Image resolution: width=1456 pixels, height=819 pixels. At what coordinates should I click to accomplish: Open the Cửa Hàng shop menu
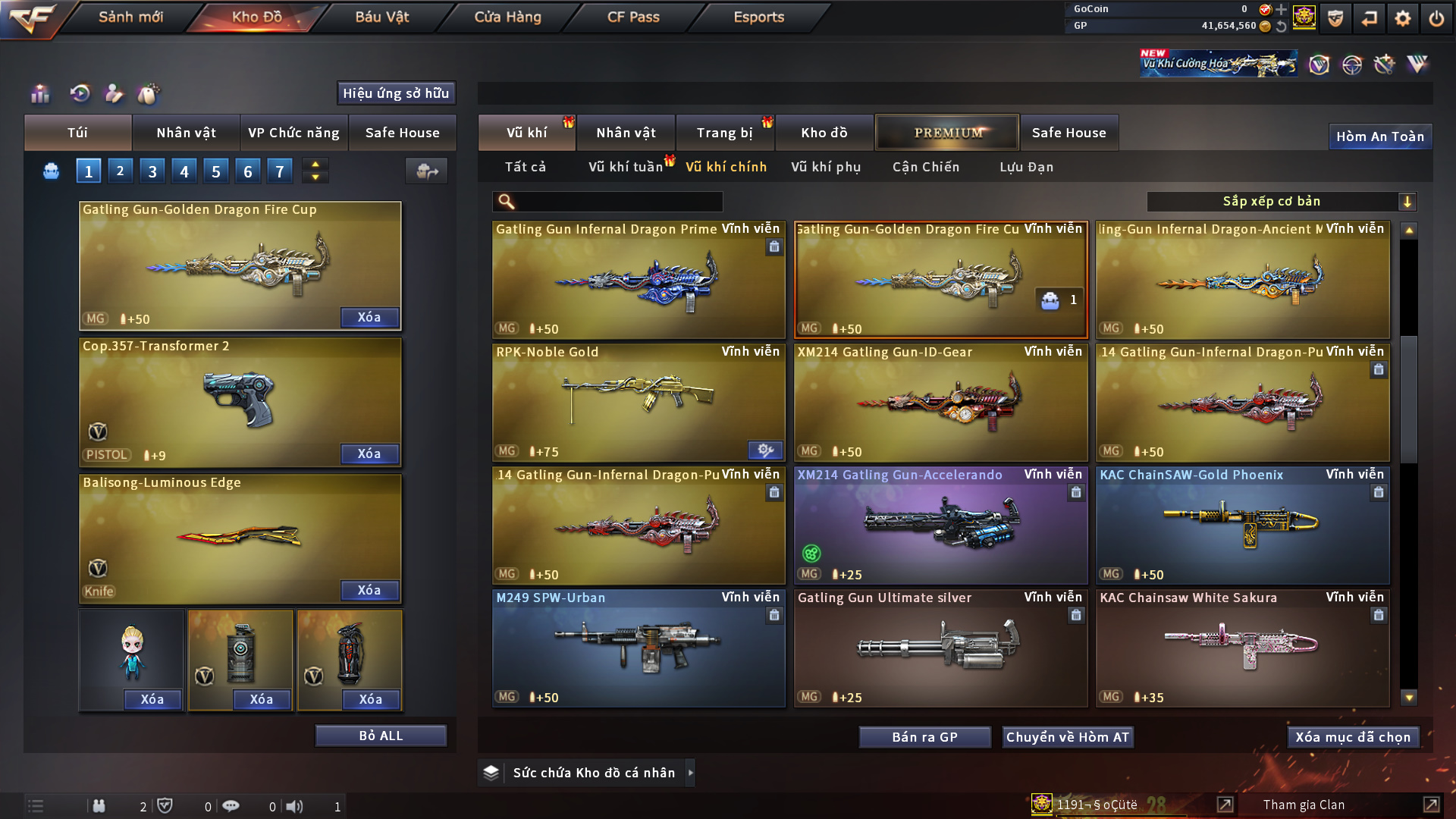[x=507, y=17]
